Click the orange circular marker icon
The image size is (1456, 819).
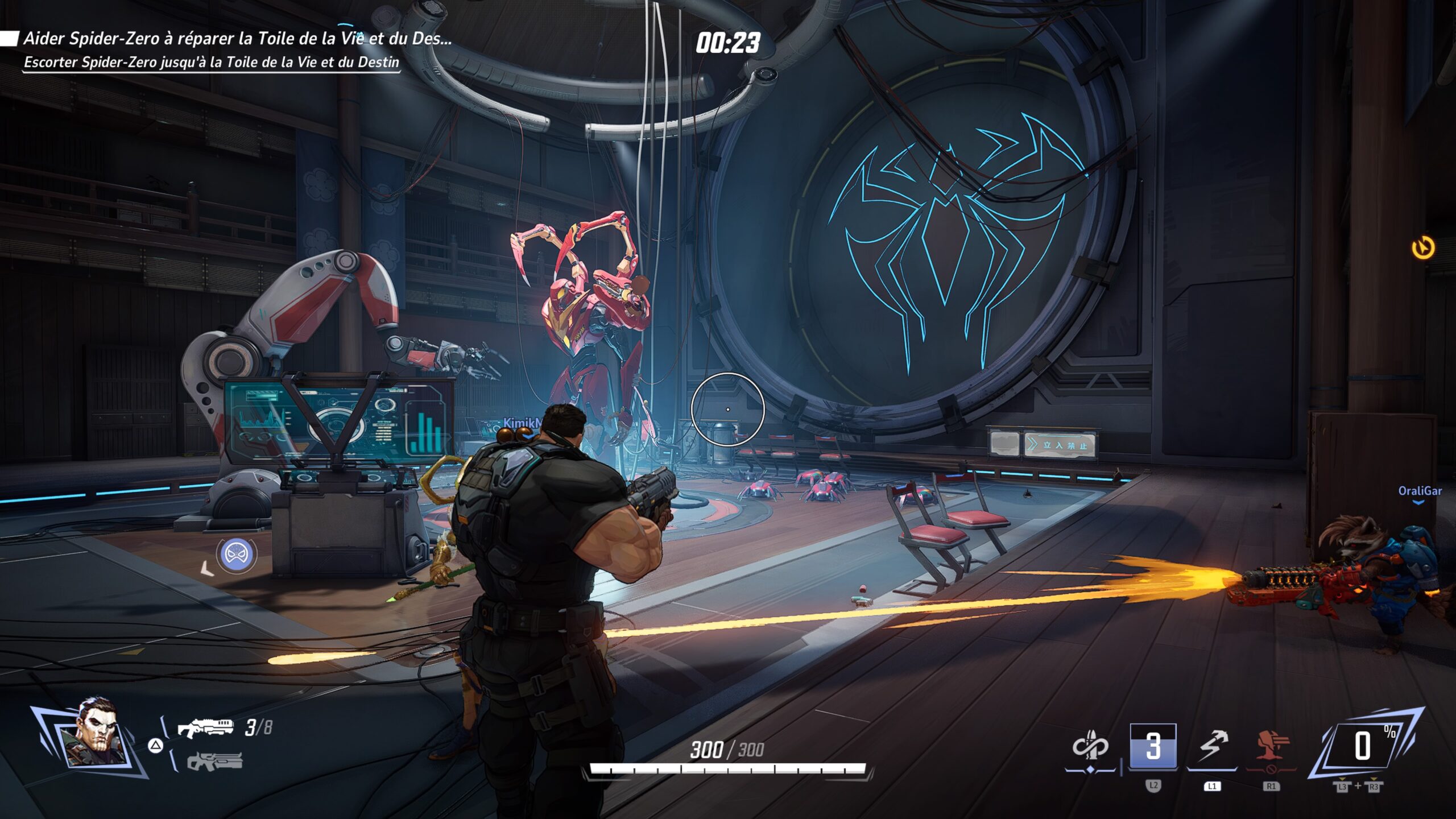point(1423,248)
